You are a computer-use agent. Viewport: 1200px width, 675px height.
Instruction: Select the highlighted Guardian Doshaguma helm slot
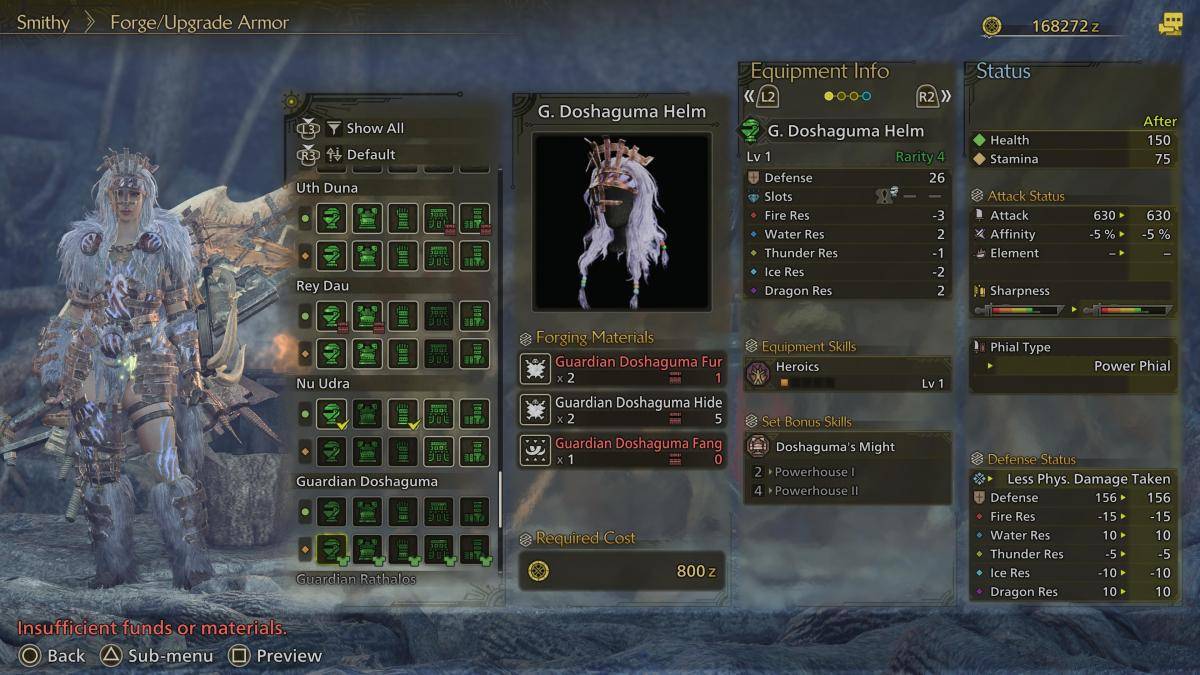[332, 549]
